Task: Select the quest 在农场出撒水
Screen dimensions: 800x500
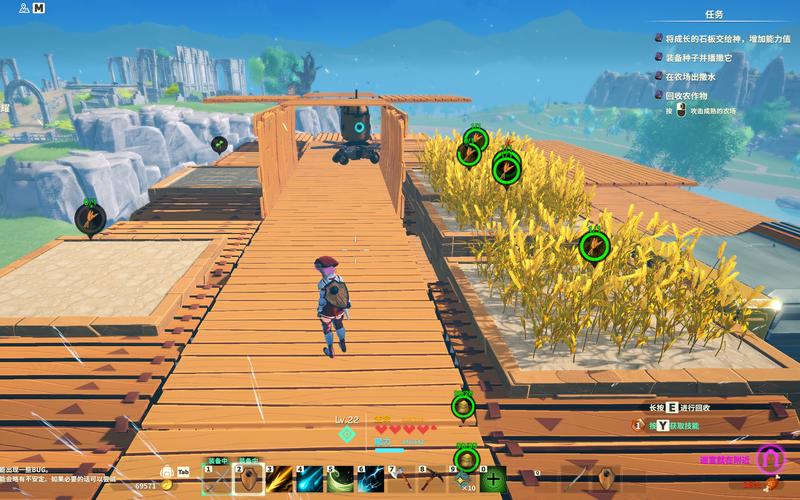Action: point(692,76)
